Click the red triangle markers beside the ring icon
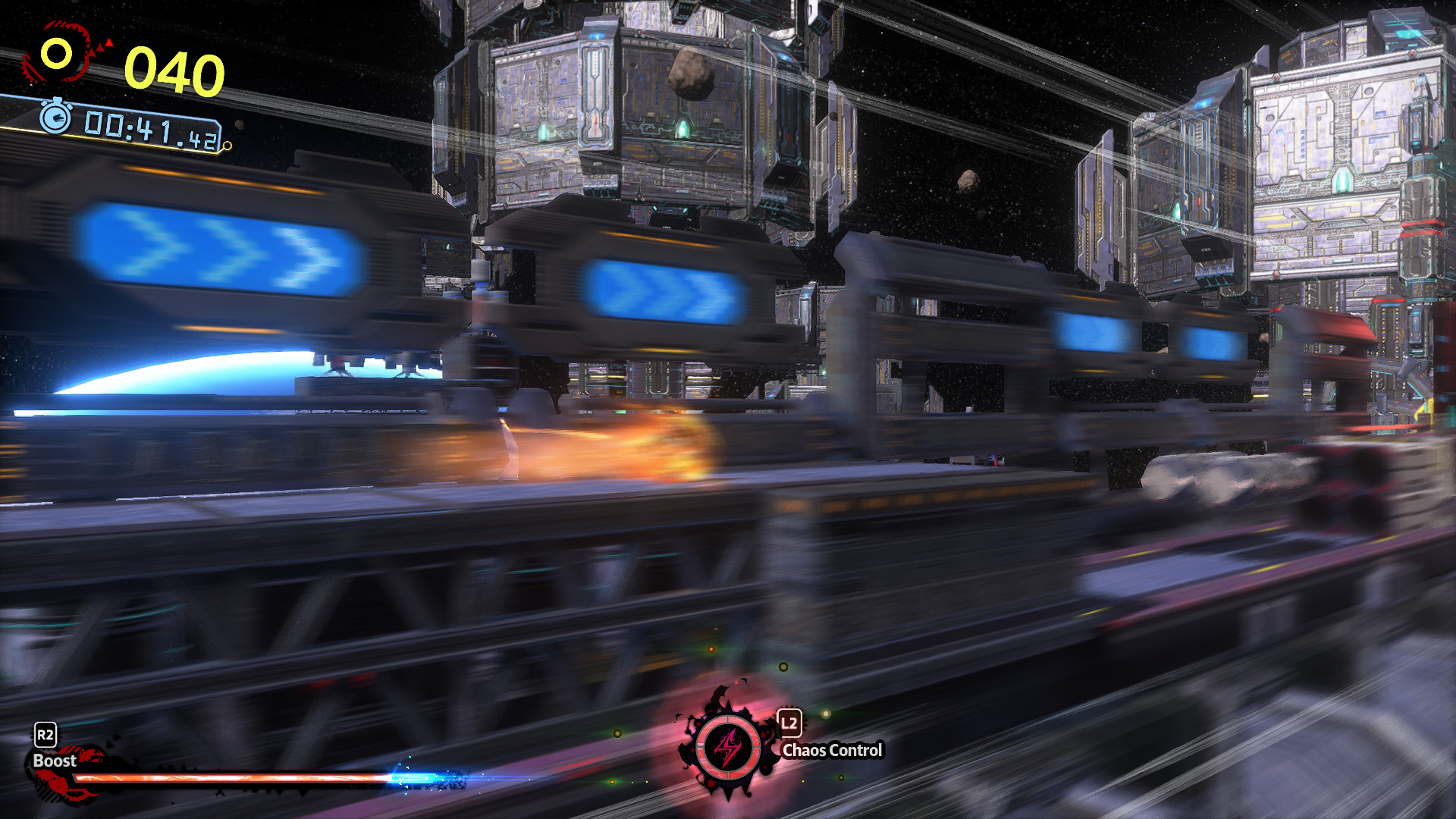 pyautogui.click(x=104, y=47)
